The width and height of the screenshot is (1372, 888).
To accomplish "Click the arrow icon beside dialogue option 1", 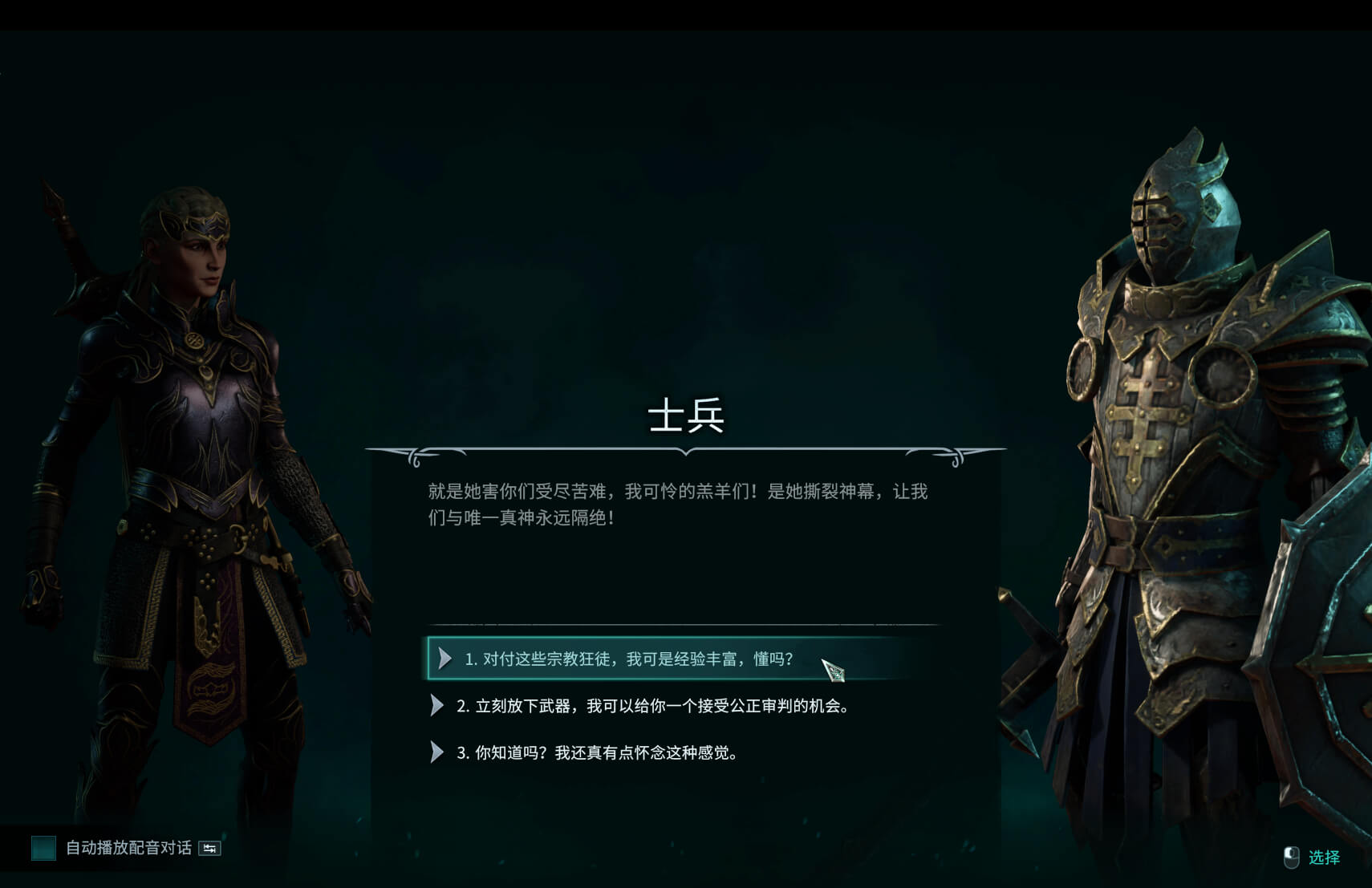I will click(x=446, y=658).
